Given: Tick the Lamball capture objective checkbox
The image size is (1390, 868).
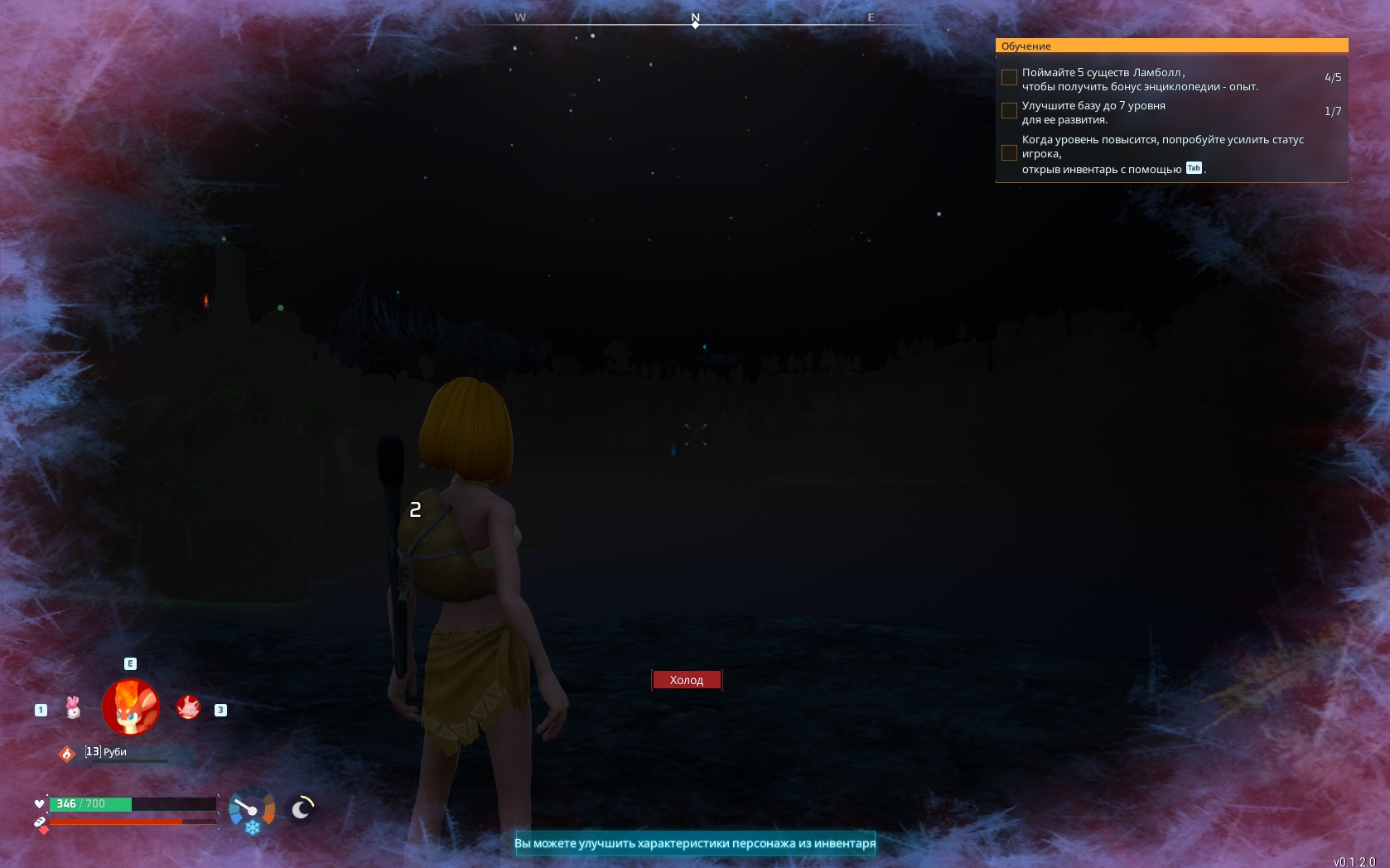Looking at the screenshot, I should click(x=1009, y=78).
